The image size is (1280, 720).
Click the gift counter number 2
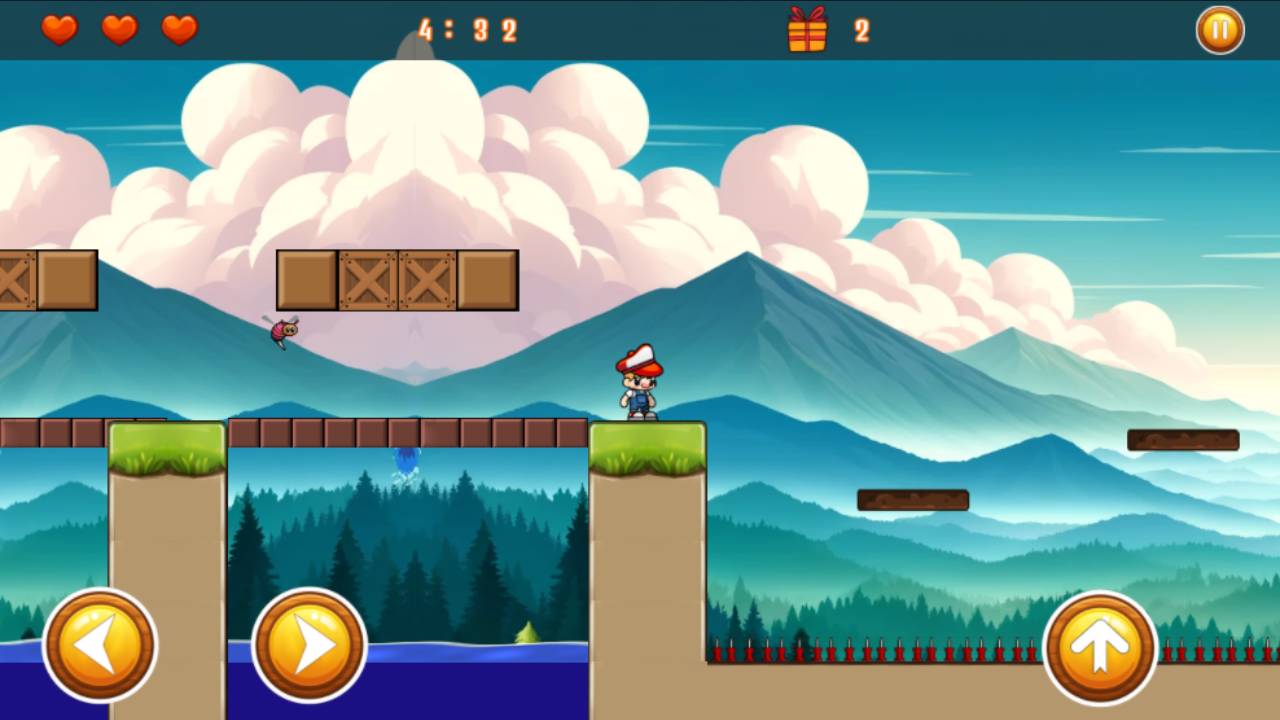pos(861,31)
